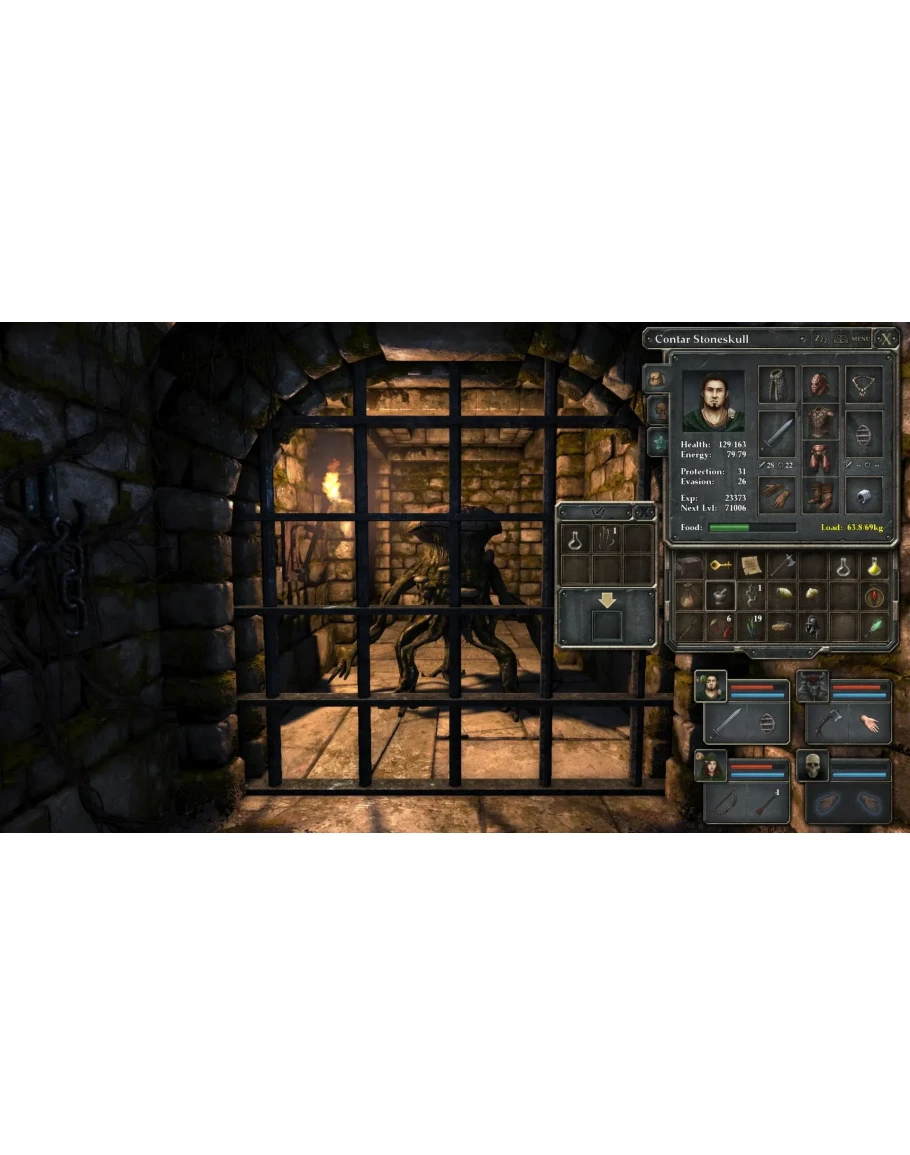Close the mortar alchemy panel

(x=645, y=512)
